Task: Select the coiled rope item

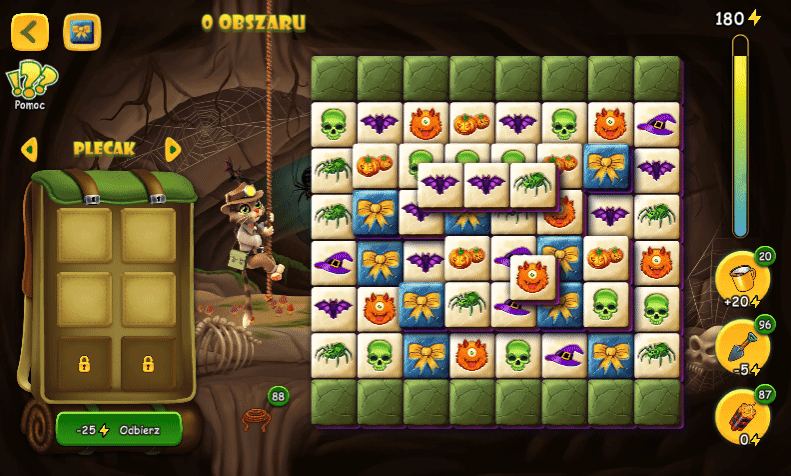Action: click(x=257, y=417)
